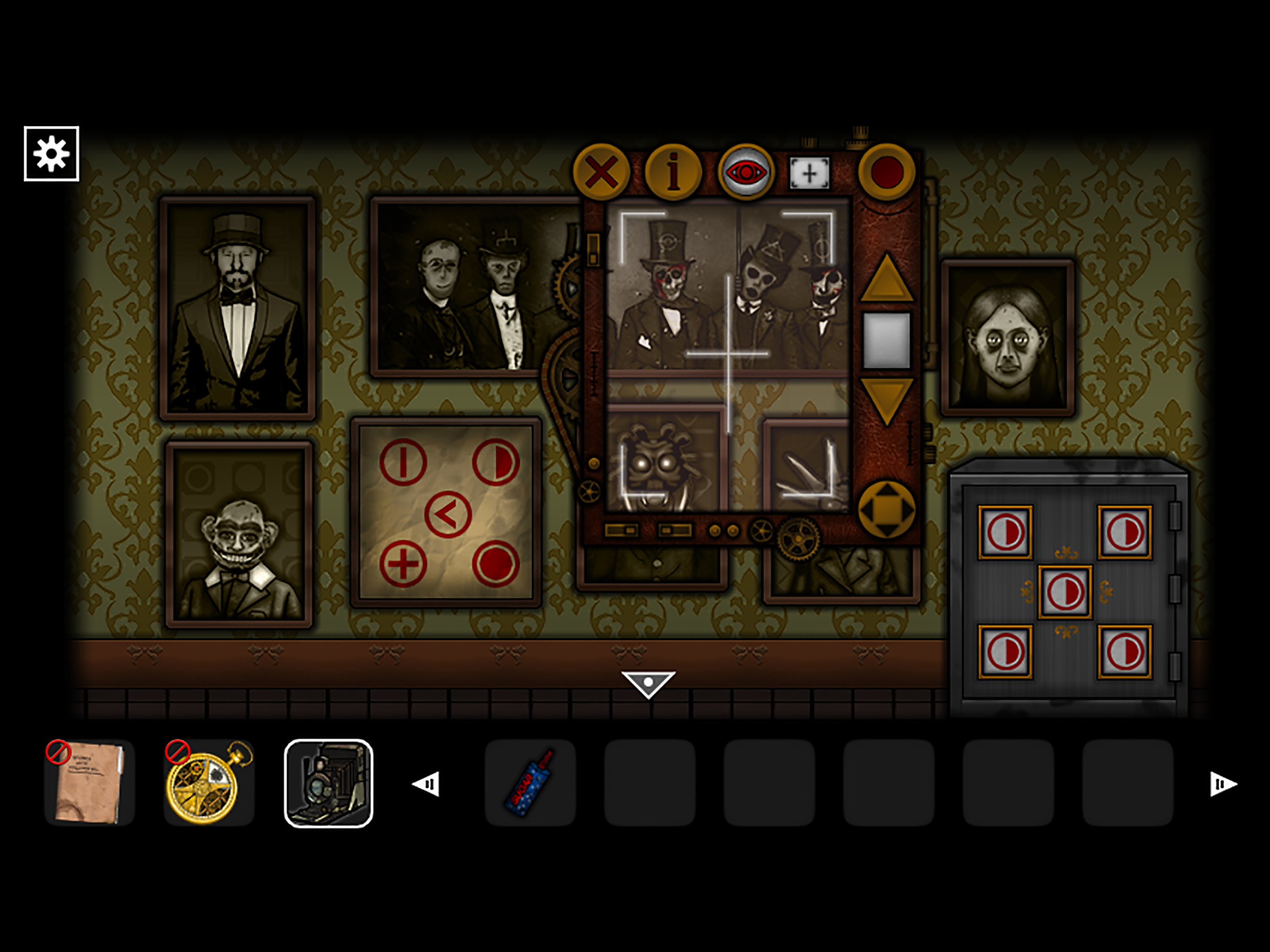This screenshot has height=952, width=1270.
Task: Click the center safe dial button
Action: point(1065,592)
